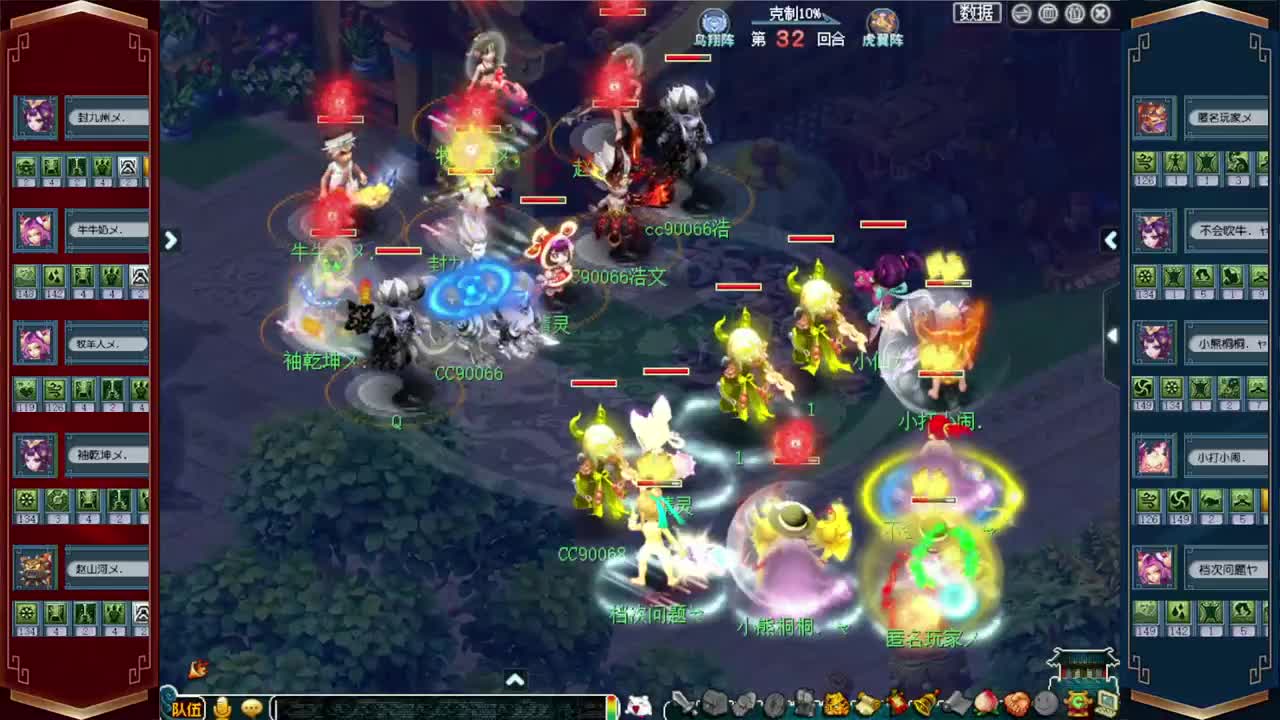Select the voice microphone icon beside 队伍

pyautogui.click(x=222, y=707)
